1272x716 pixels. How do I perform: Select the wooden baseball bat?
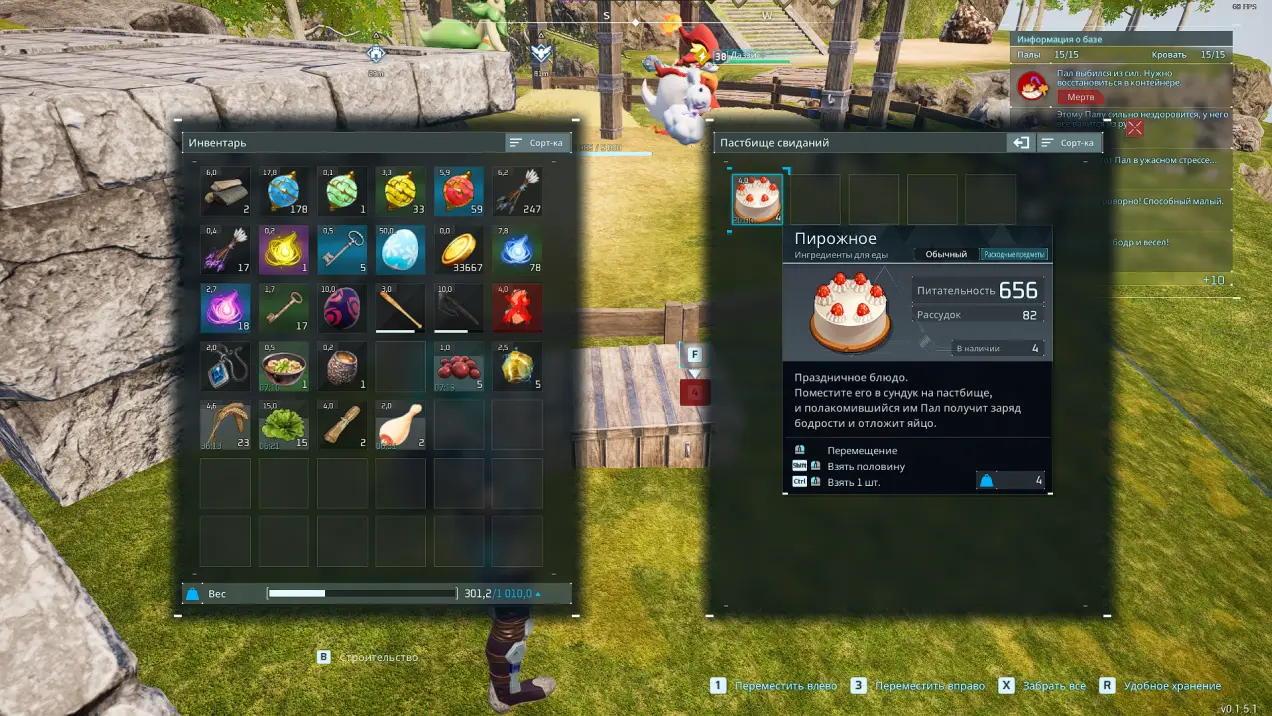click(x=401, y=308)
